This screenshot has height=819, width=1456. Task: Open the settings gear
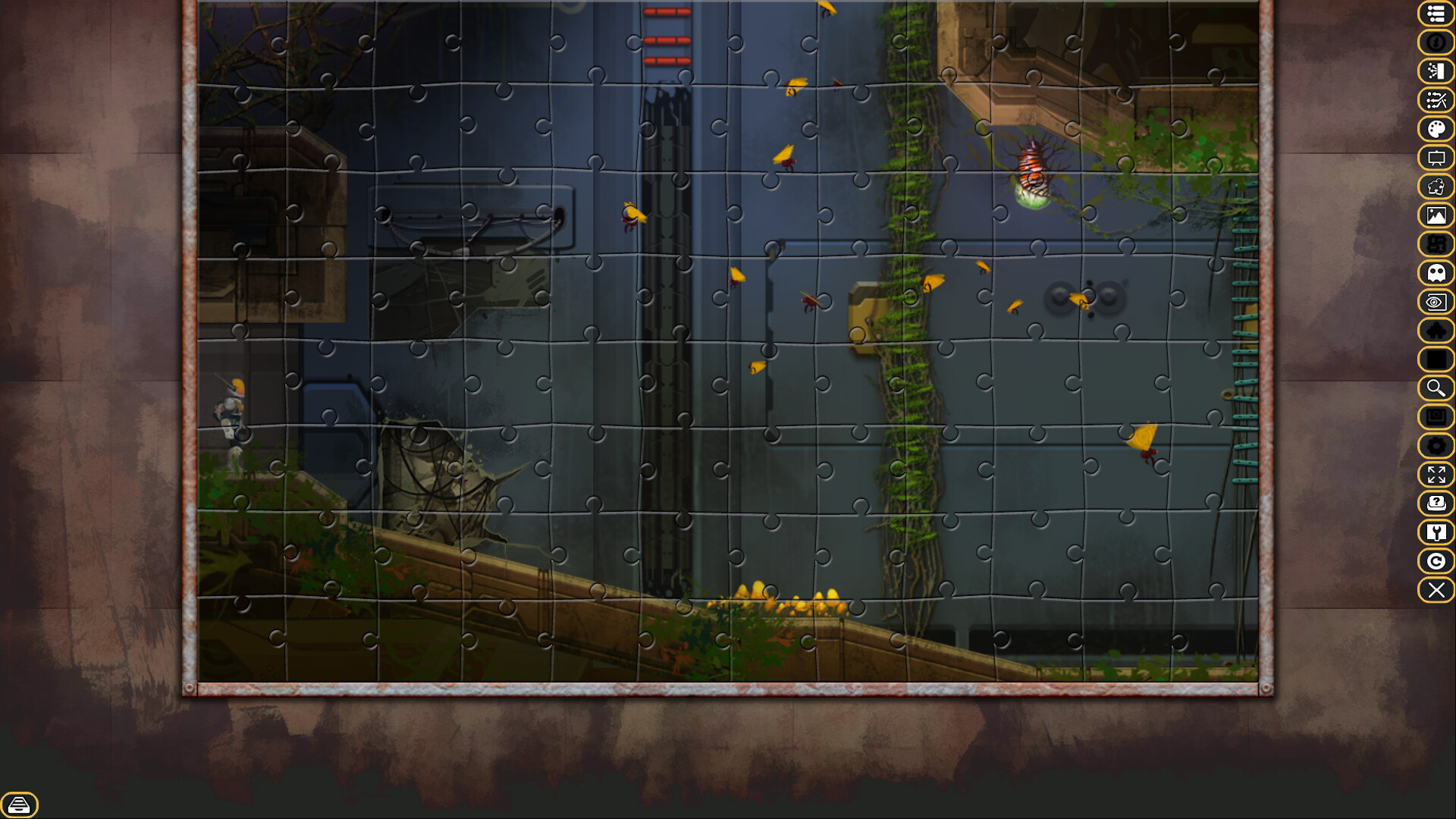click(1436, 446)
